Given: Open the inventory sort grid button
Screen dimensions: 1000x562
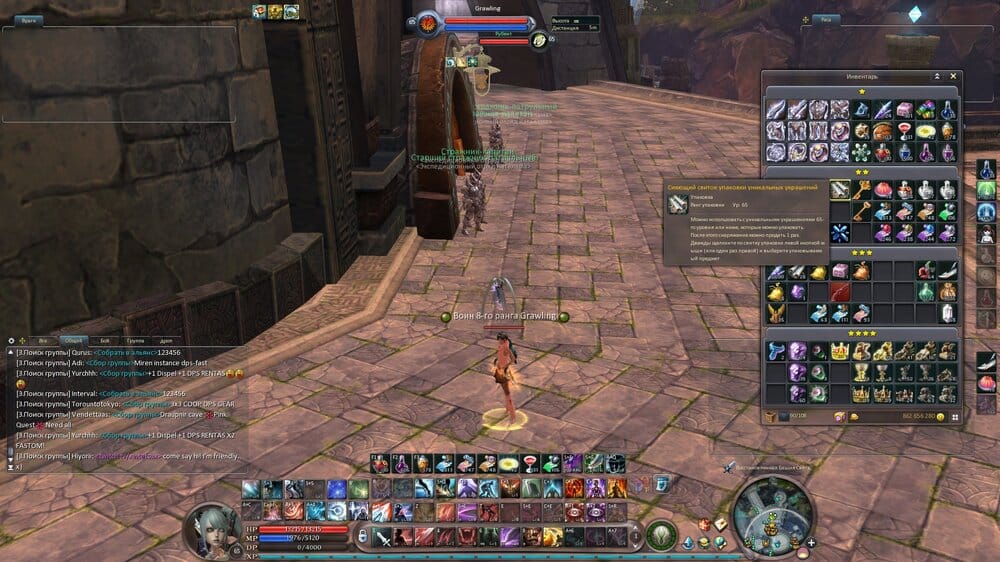Looking at the screenshot, I should point(955,416).
